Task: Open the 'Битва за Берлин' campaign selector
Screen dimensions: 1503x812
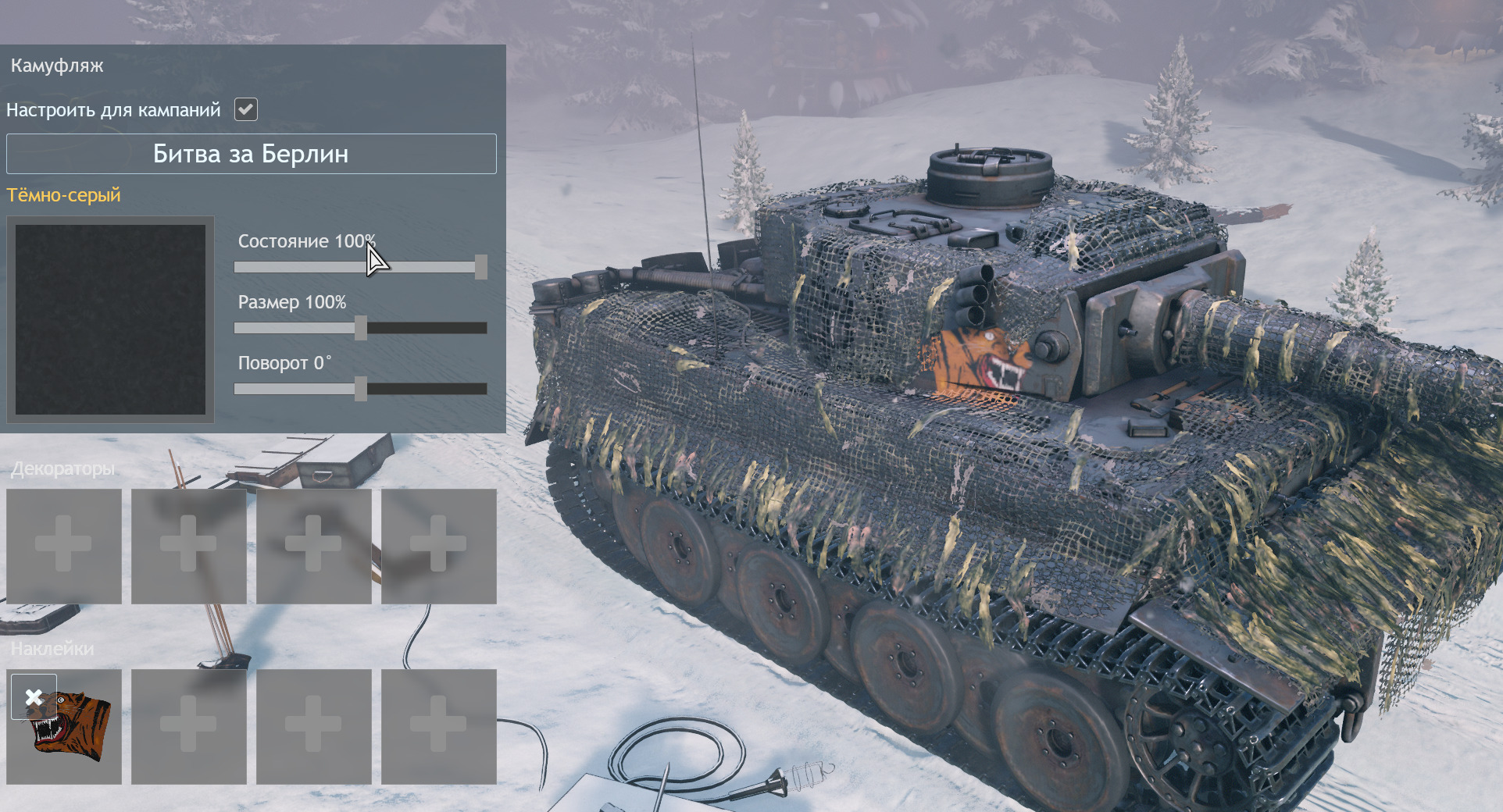Action: point(251,154)
